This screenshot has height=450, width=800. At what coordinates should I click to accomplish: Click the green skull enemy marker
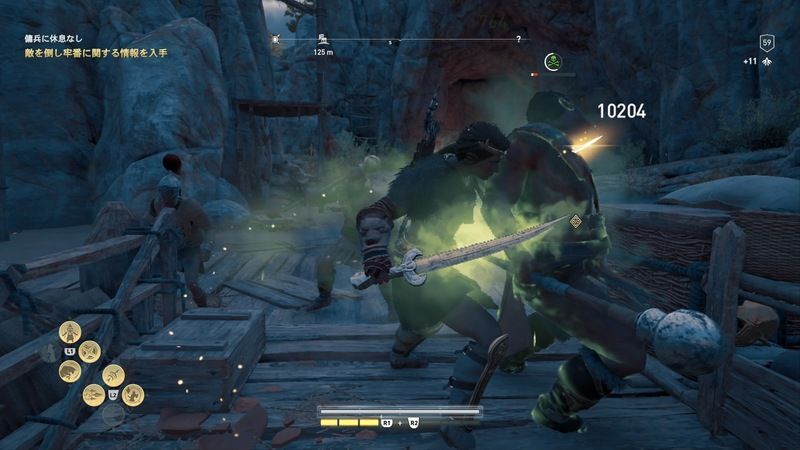click(x=552, y=62)
